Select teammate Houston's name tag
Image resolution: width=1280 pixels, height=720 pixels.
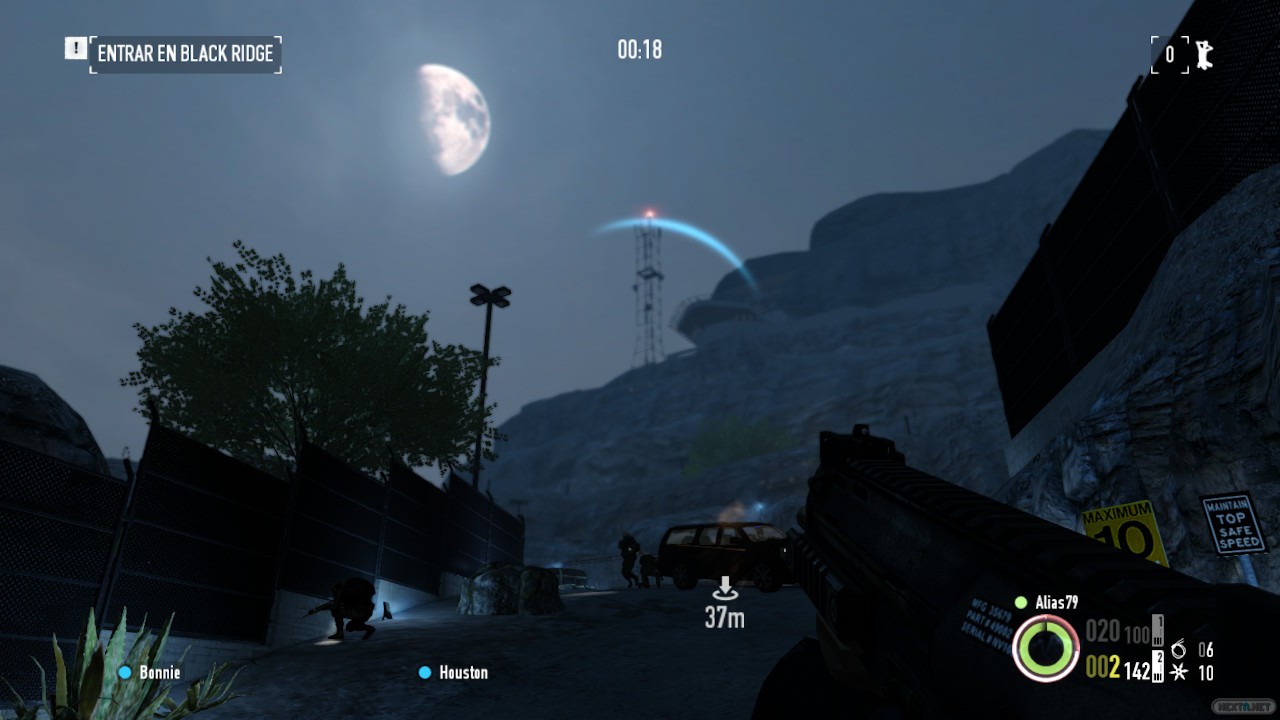pos(463,673)
